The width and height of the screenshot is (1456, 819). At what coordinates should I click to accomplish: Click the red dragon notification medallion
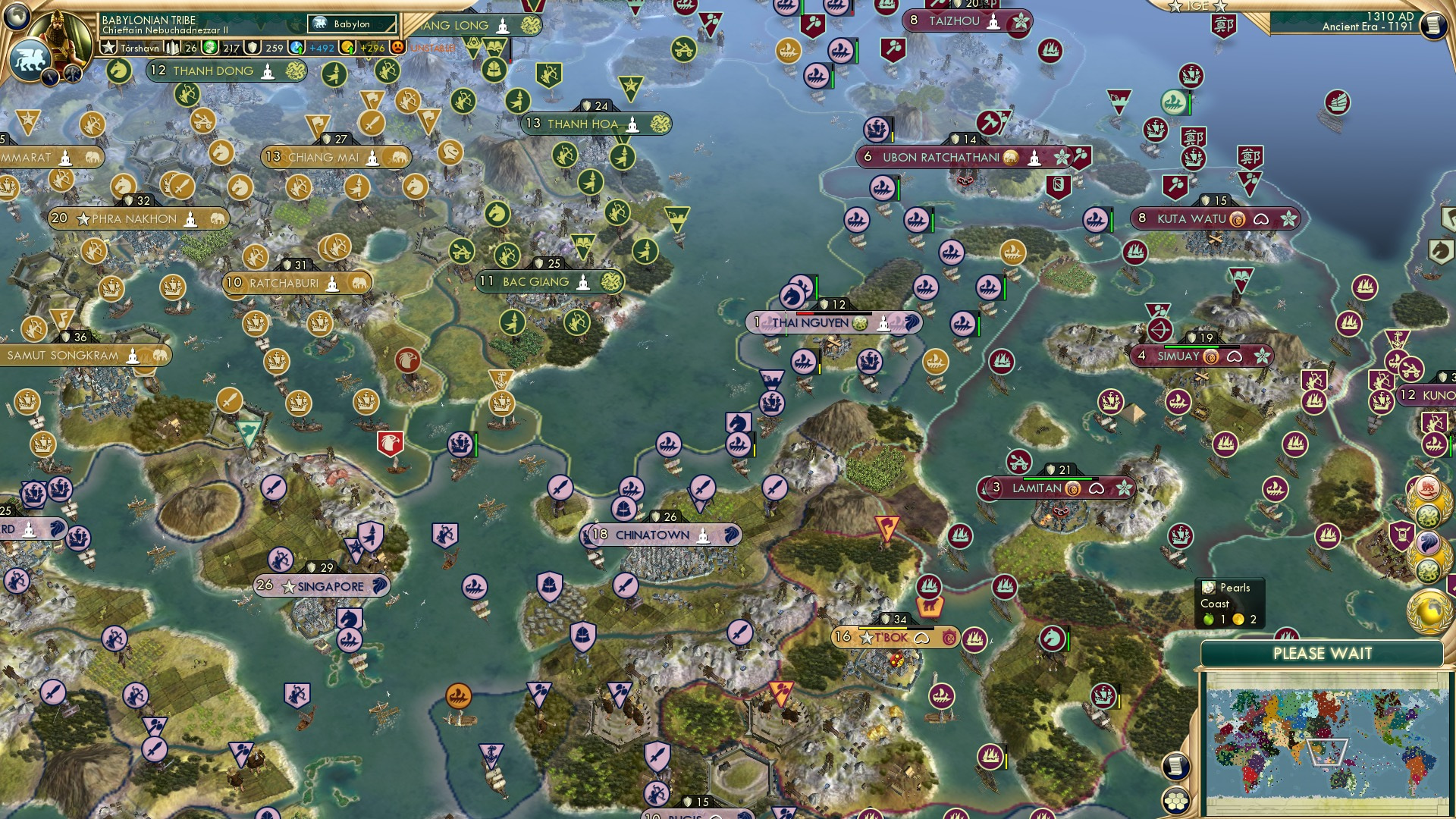click(x=1429, y=489)
